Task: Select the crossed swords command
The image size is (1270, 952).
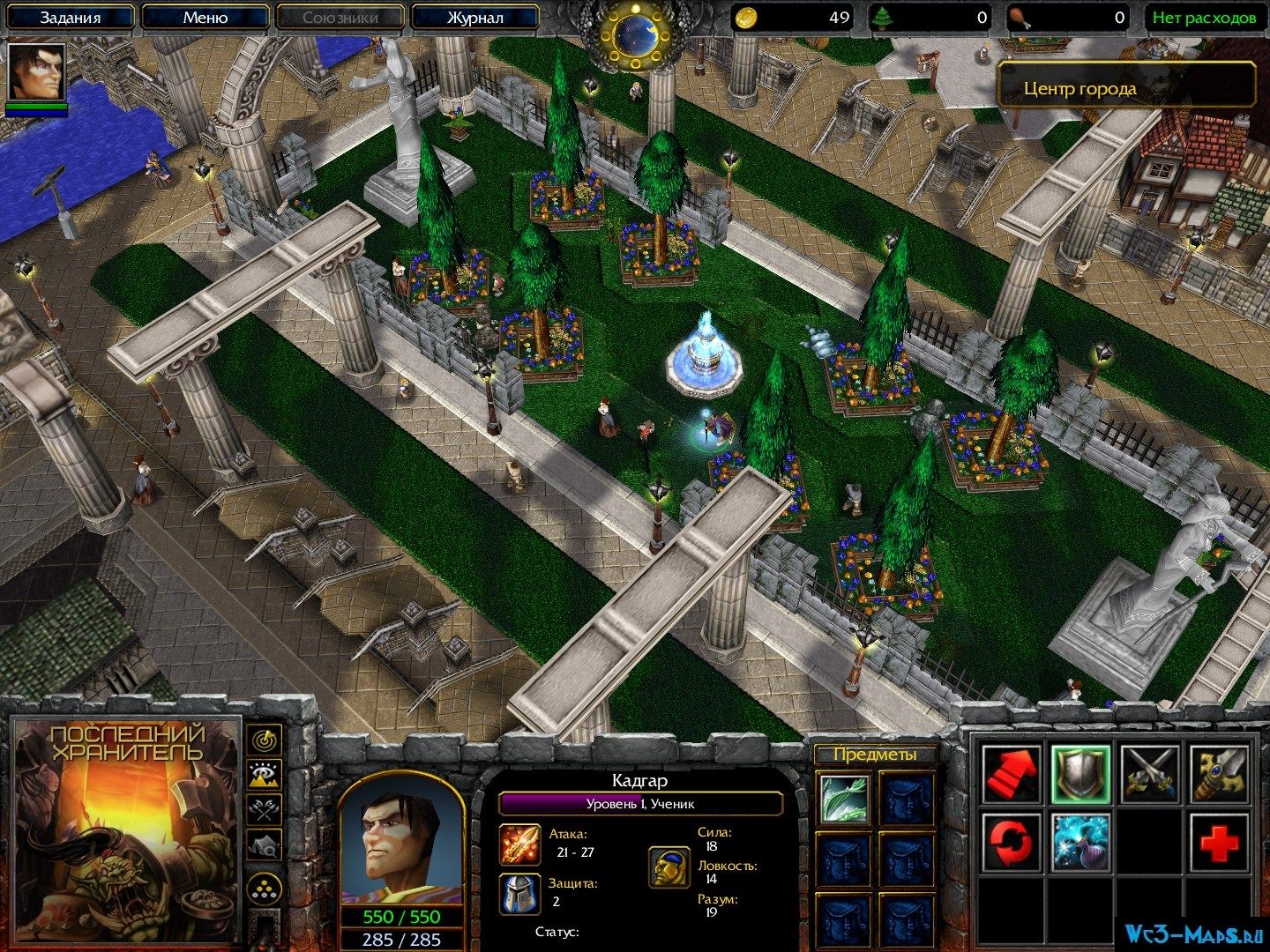Action: 1150,774
